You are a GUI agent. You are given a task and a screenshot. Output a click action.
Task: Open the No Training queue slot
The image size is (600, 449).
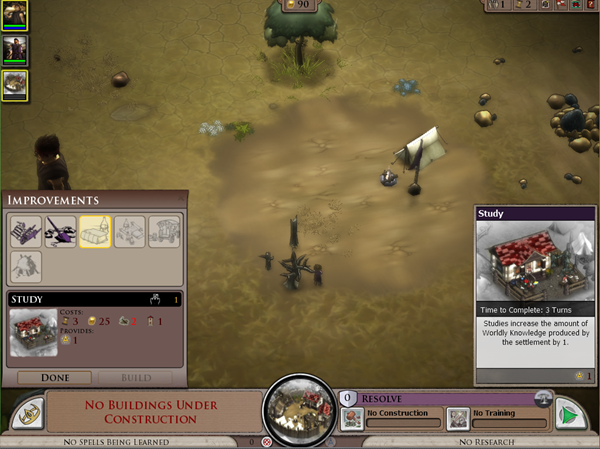[497, 417]
